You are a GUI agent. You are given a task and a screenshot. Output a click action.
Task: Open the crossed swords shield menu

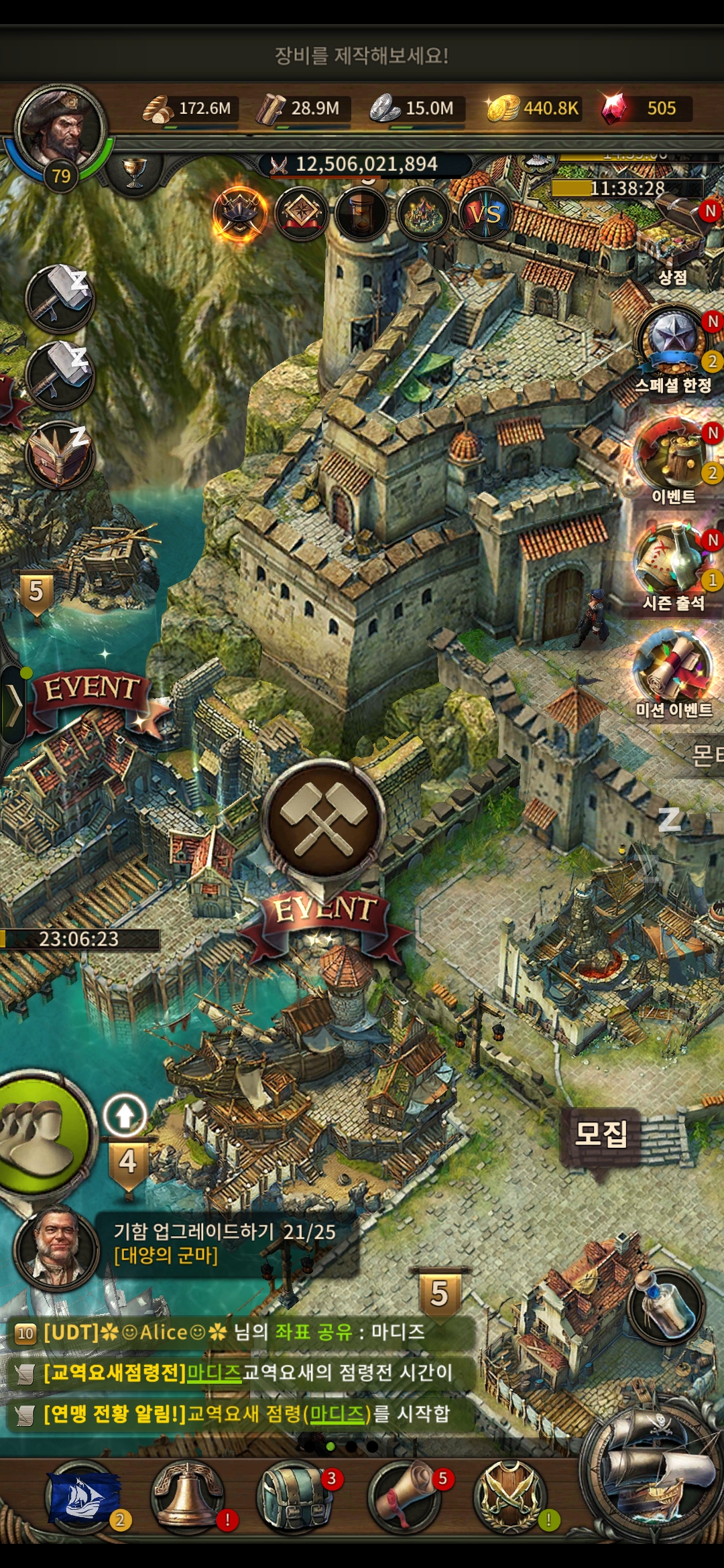[x=510, y=1496]
